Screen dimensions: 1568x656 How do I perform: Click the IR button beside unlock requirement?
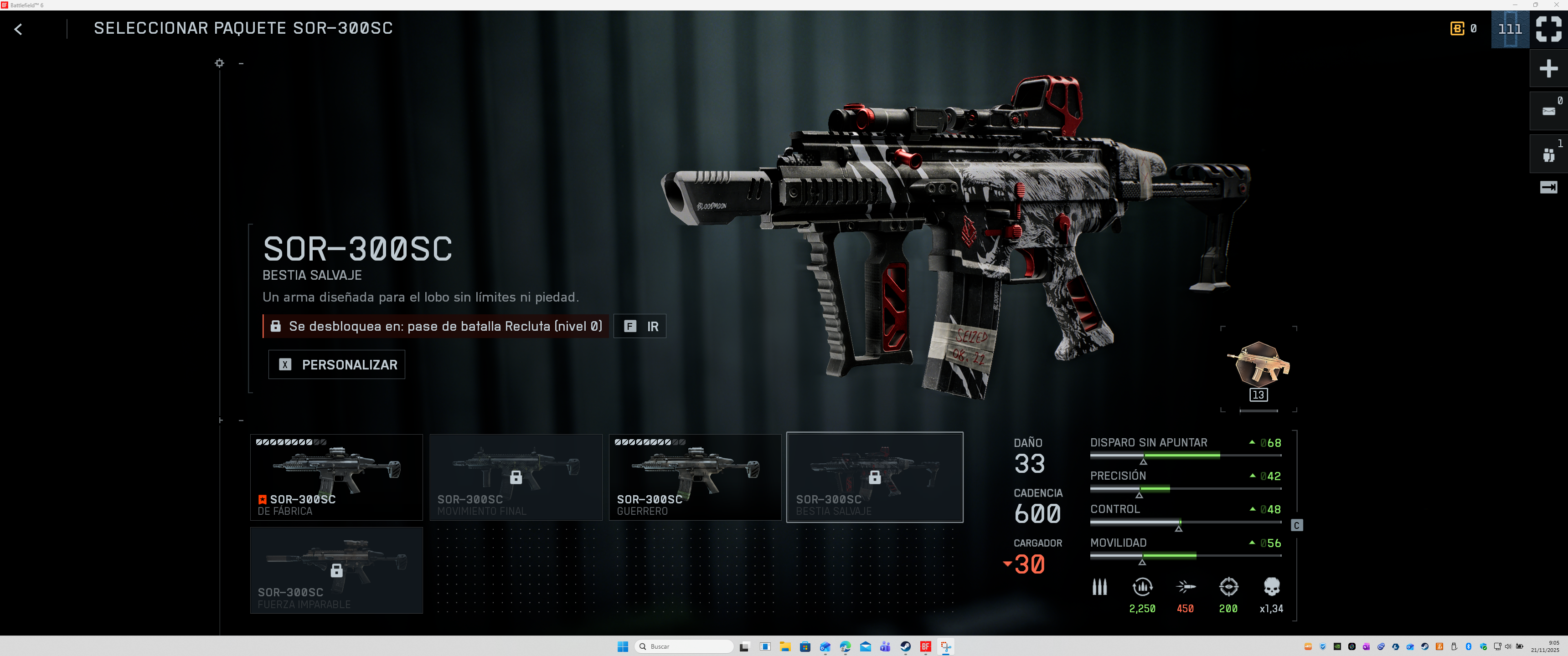pyautogui.click(x=640, y=326)
